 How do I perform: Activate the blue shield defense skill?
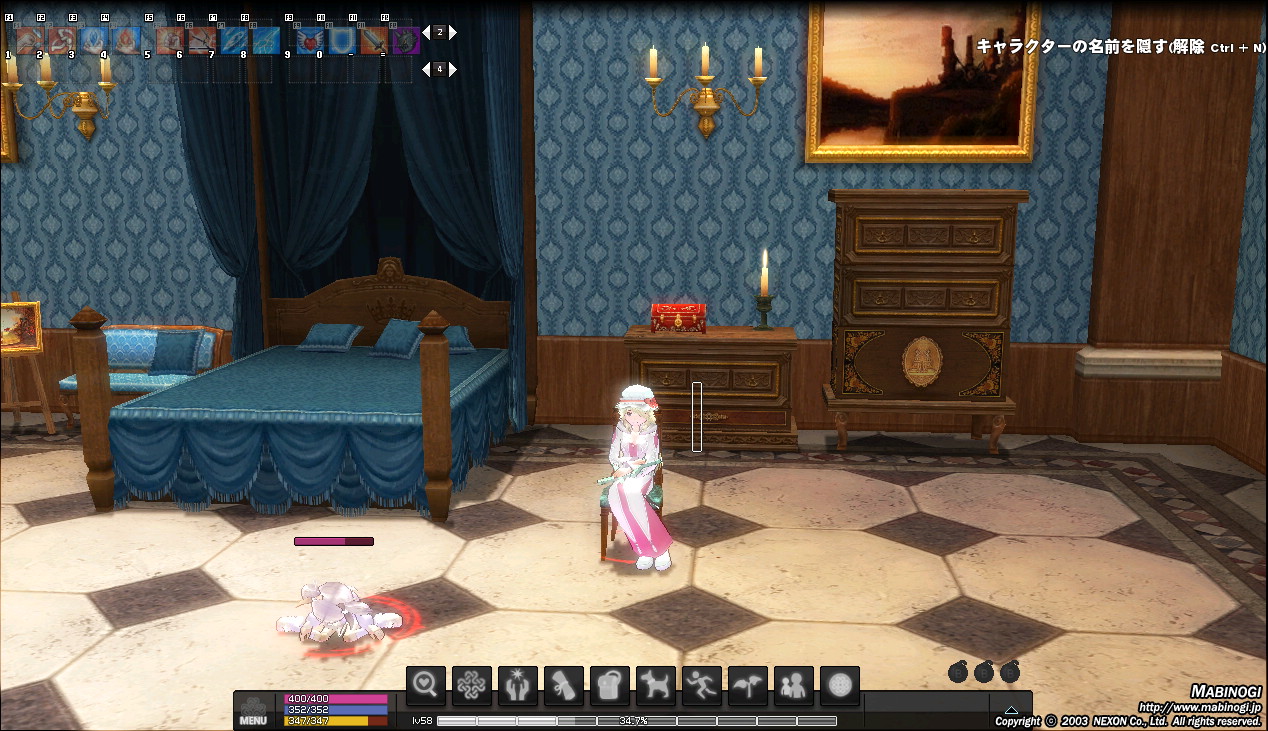coord(341,40)
